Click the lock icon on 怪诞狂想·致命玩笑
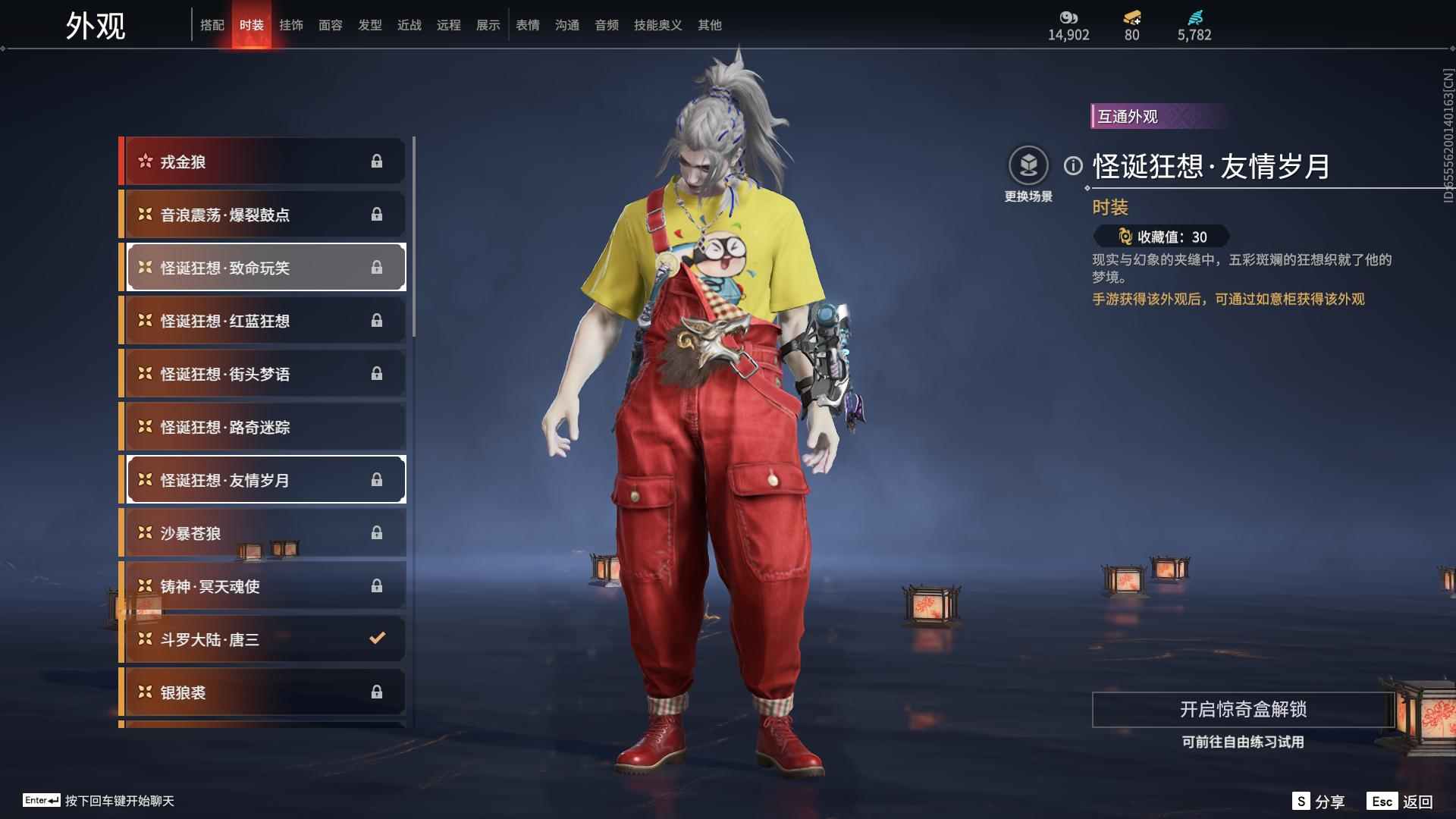Image resolution: width=1456 pixels, height=819 pixels. coord(378,267)
